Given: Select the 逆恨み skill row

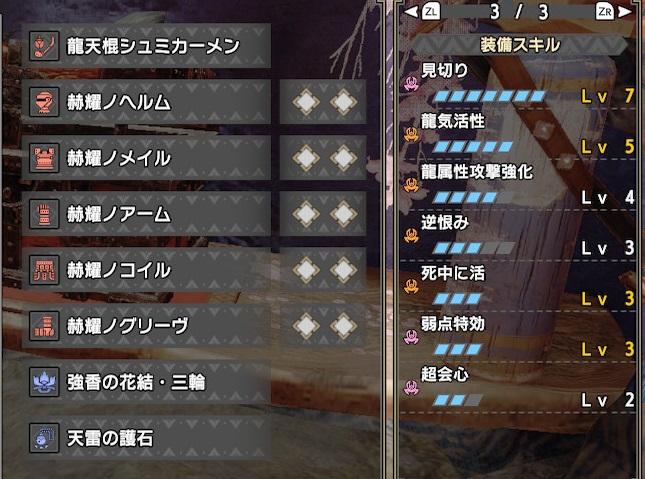Looking at the screenshot, I should pos(520,236).
